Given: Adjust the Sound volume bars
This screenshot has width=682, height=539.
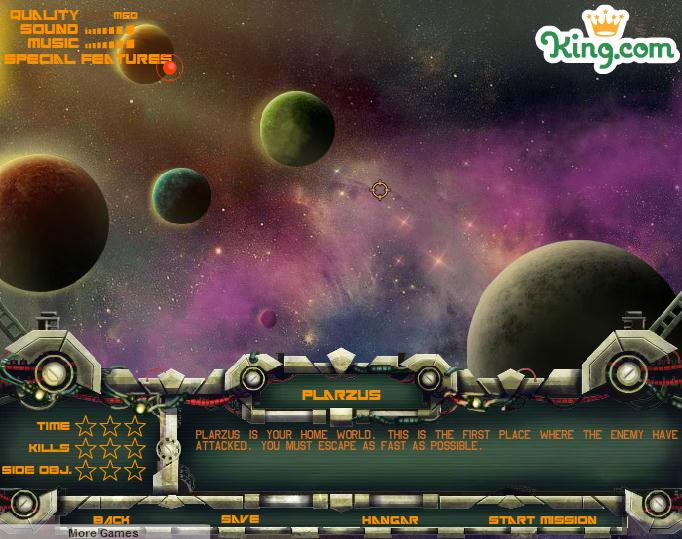Looking at the screenshot, I should 109,30.
